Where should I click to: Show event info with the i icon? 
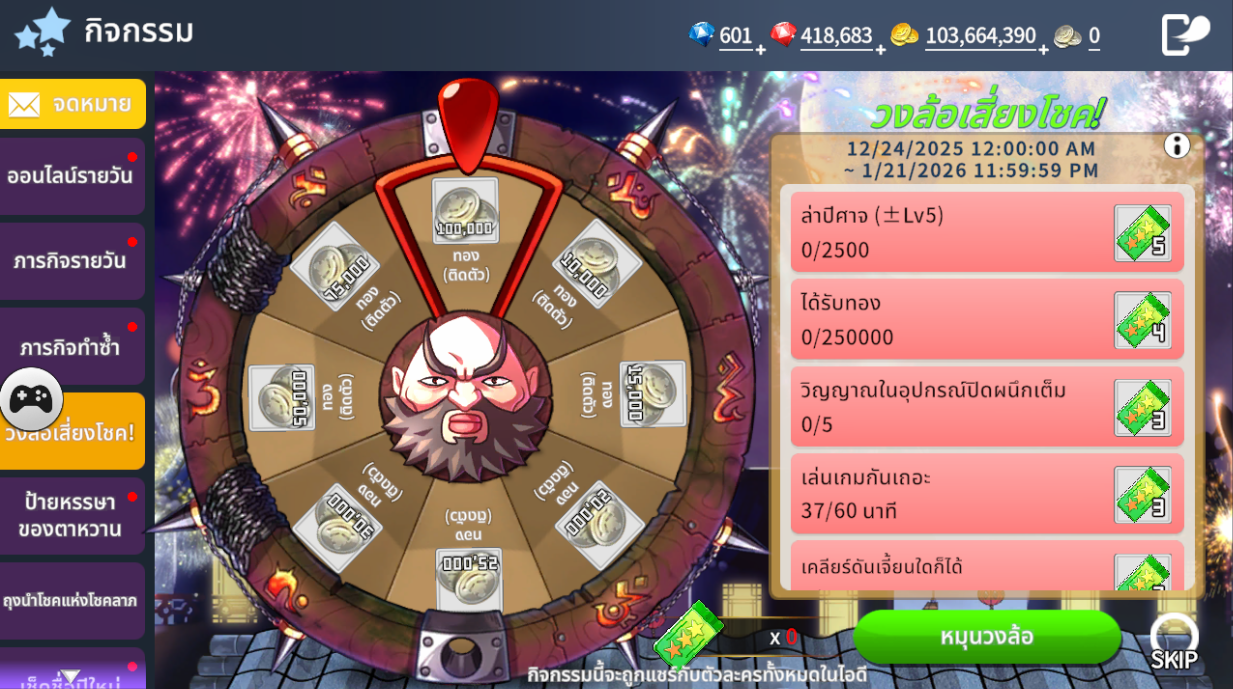(x=1177, y=146)
